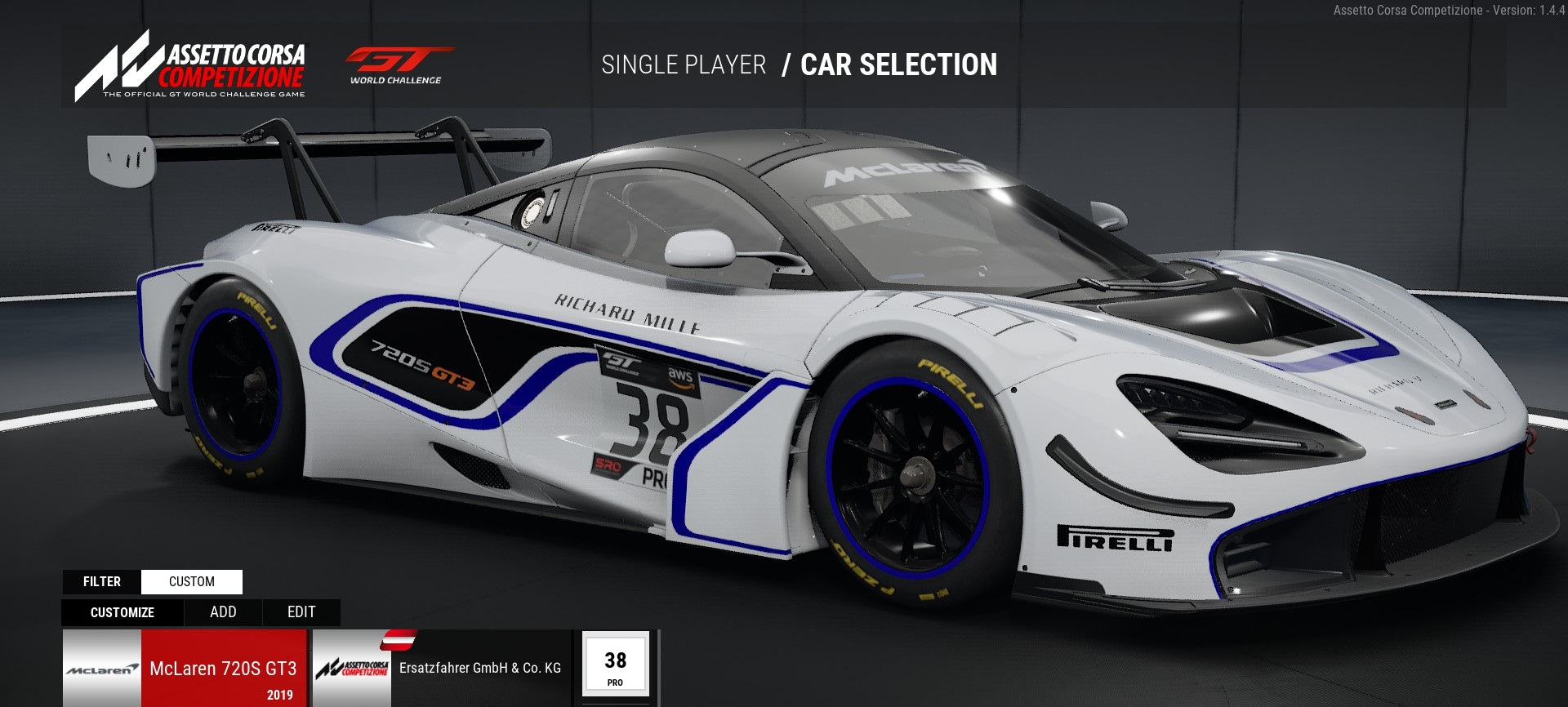Go back to SINGLE PLAYER breadcrumb
The height and width of the screenshot is (707, 1568).
684,65
